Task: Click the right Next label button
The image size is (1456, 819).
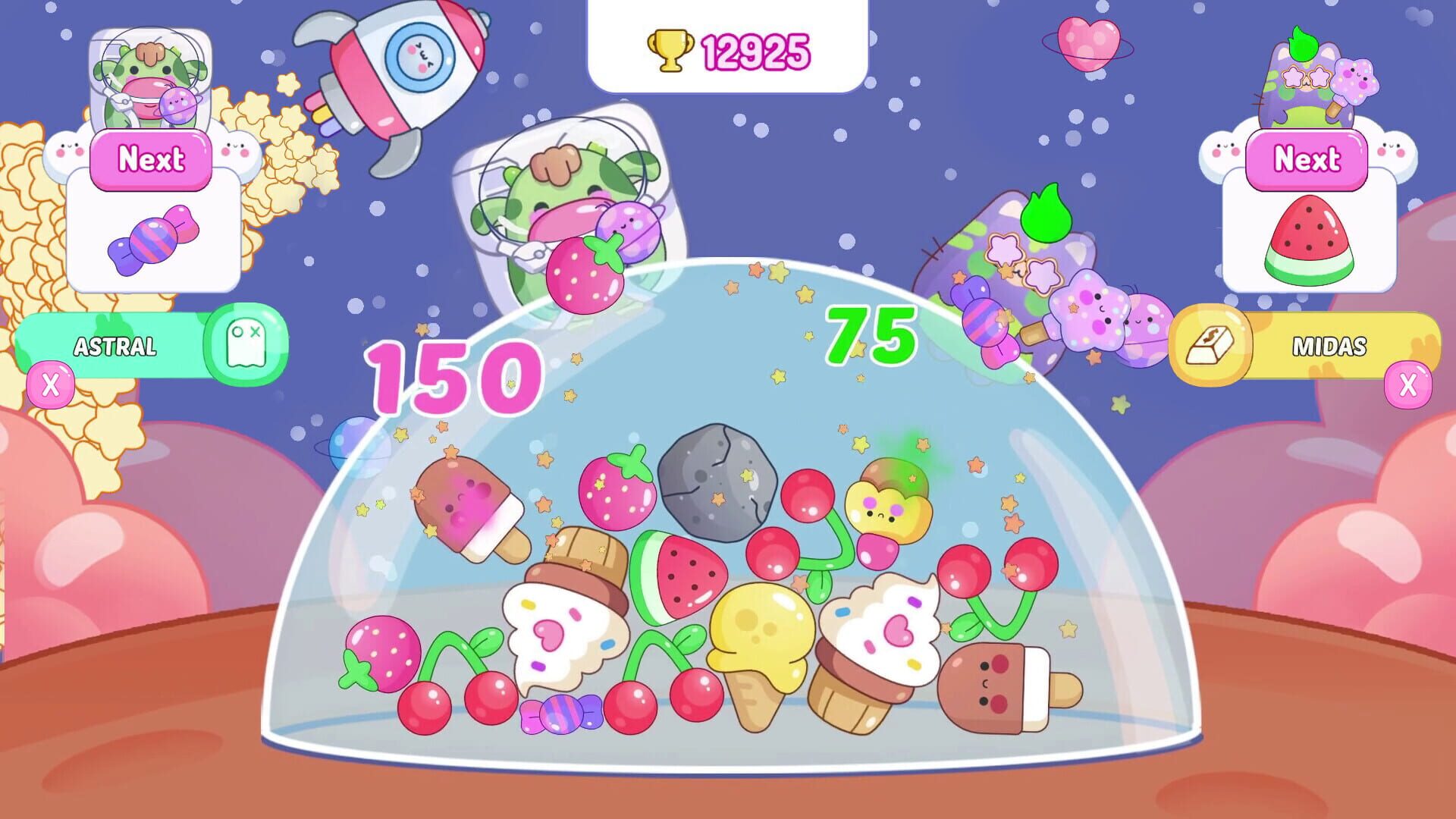Action: [x=1307, y=158]
